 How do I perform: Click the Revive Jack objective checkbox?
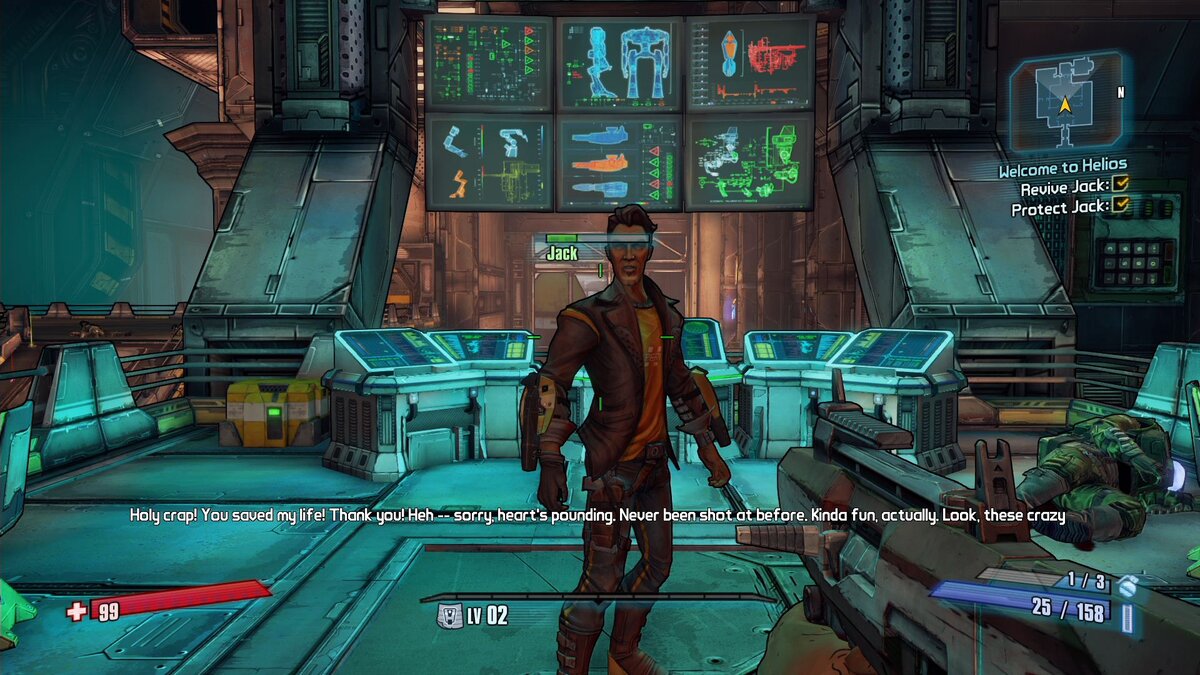(x=1121, y=185)
